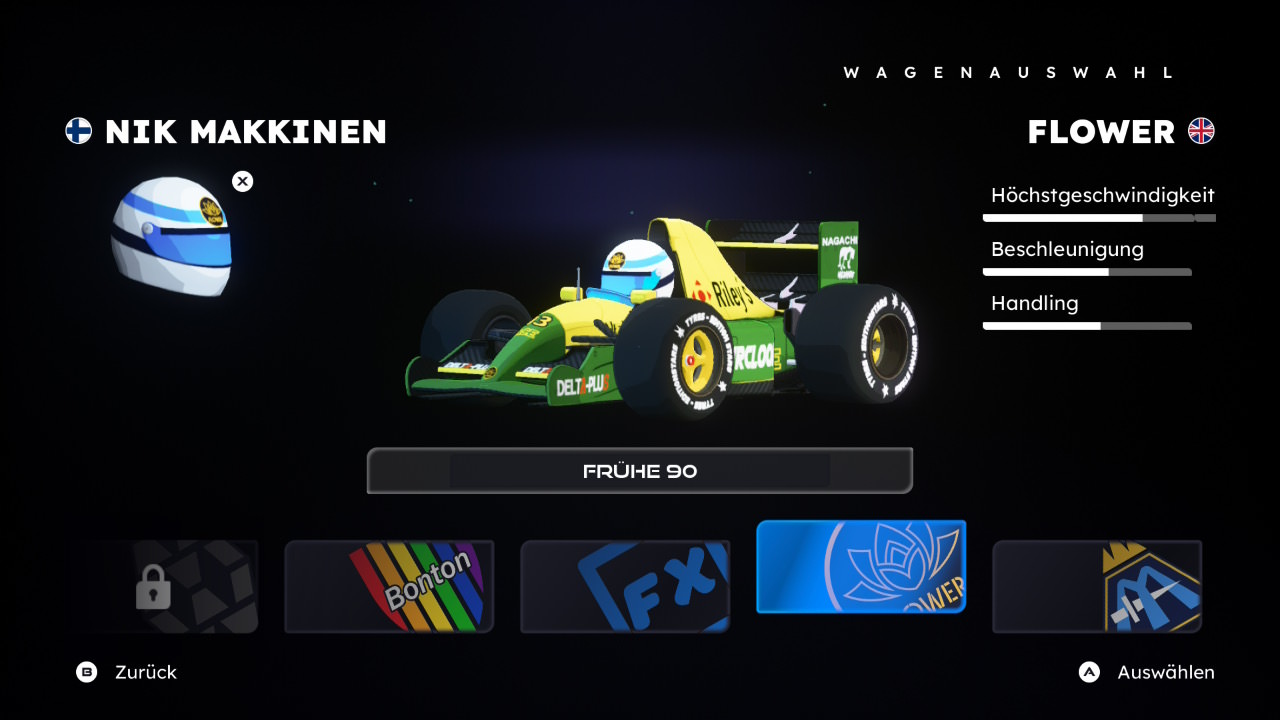The width and height of the screenshot is (1280, 720).
Task: Remove the helmet with the X button
Action: [242, 181]
